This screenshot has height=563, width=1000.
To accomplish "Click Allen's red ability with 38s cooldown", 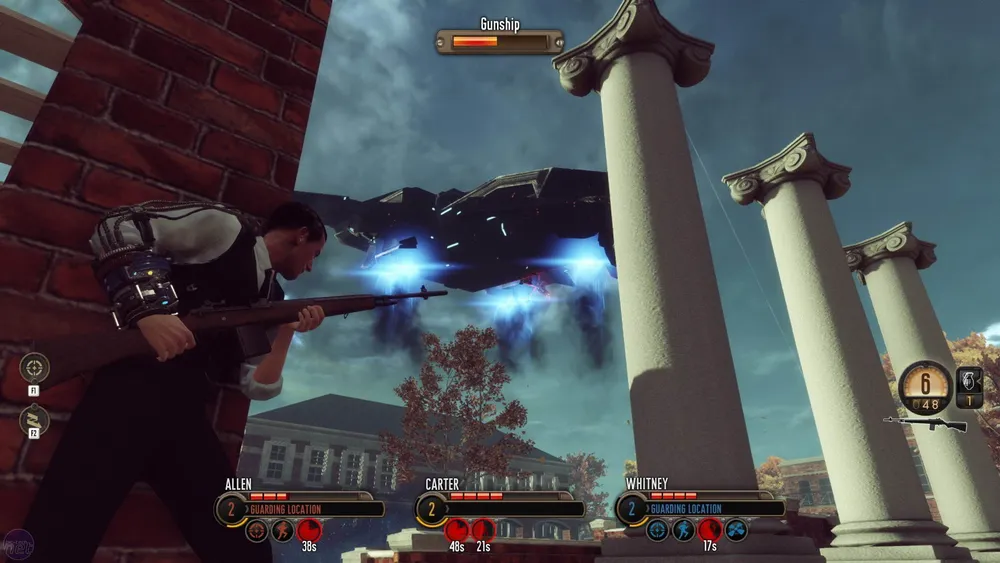I will coord(309,530).
